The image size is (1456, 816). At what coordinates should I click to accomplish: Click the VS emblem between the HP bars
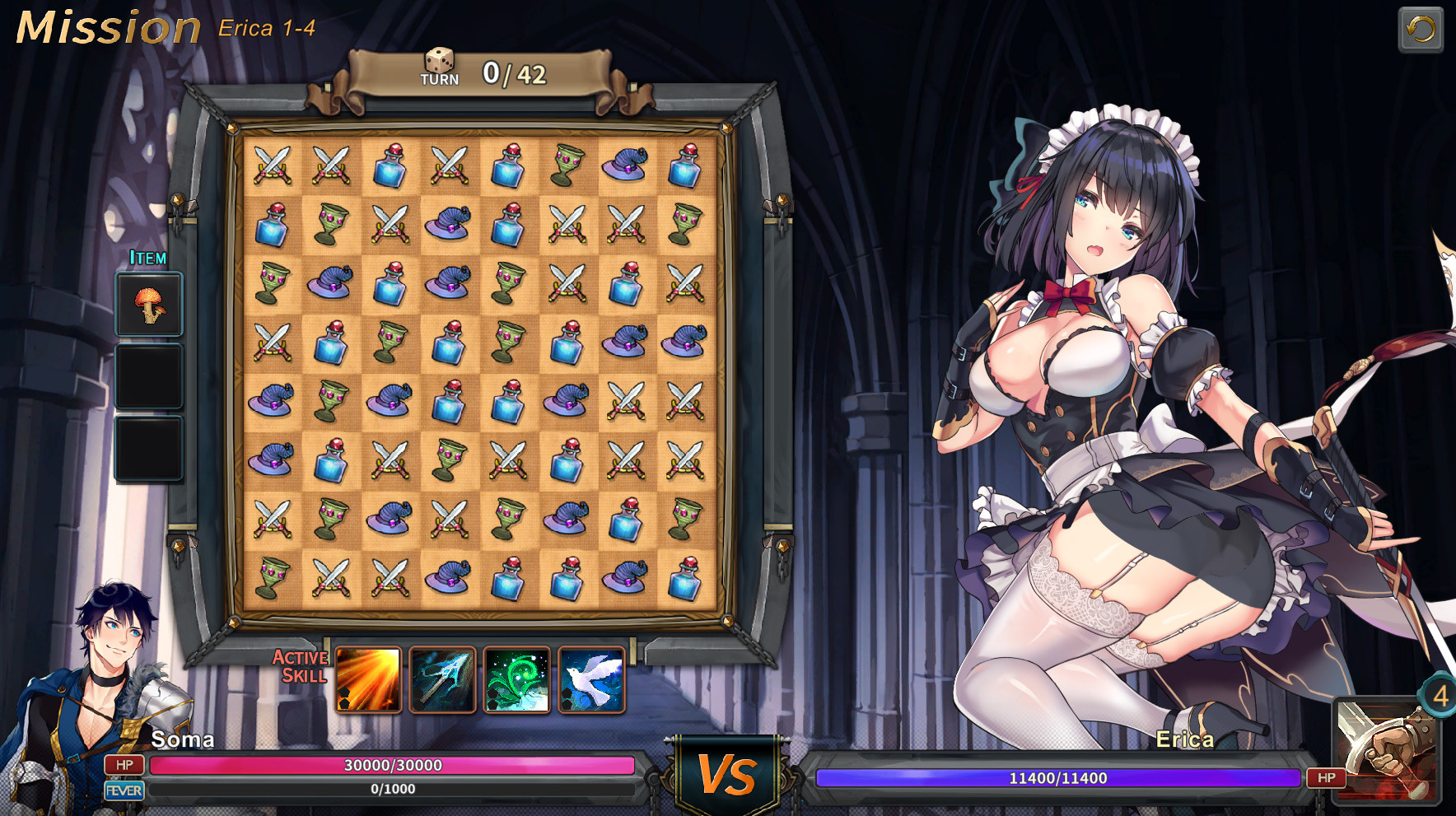pos(726,772)
